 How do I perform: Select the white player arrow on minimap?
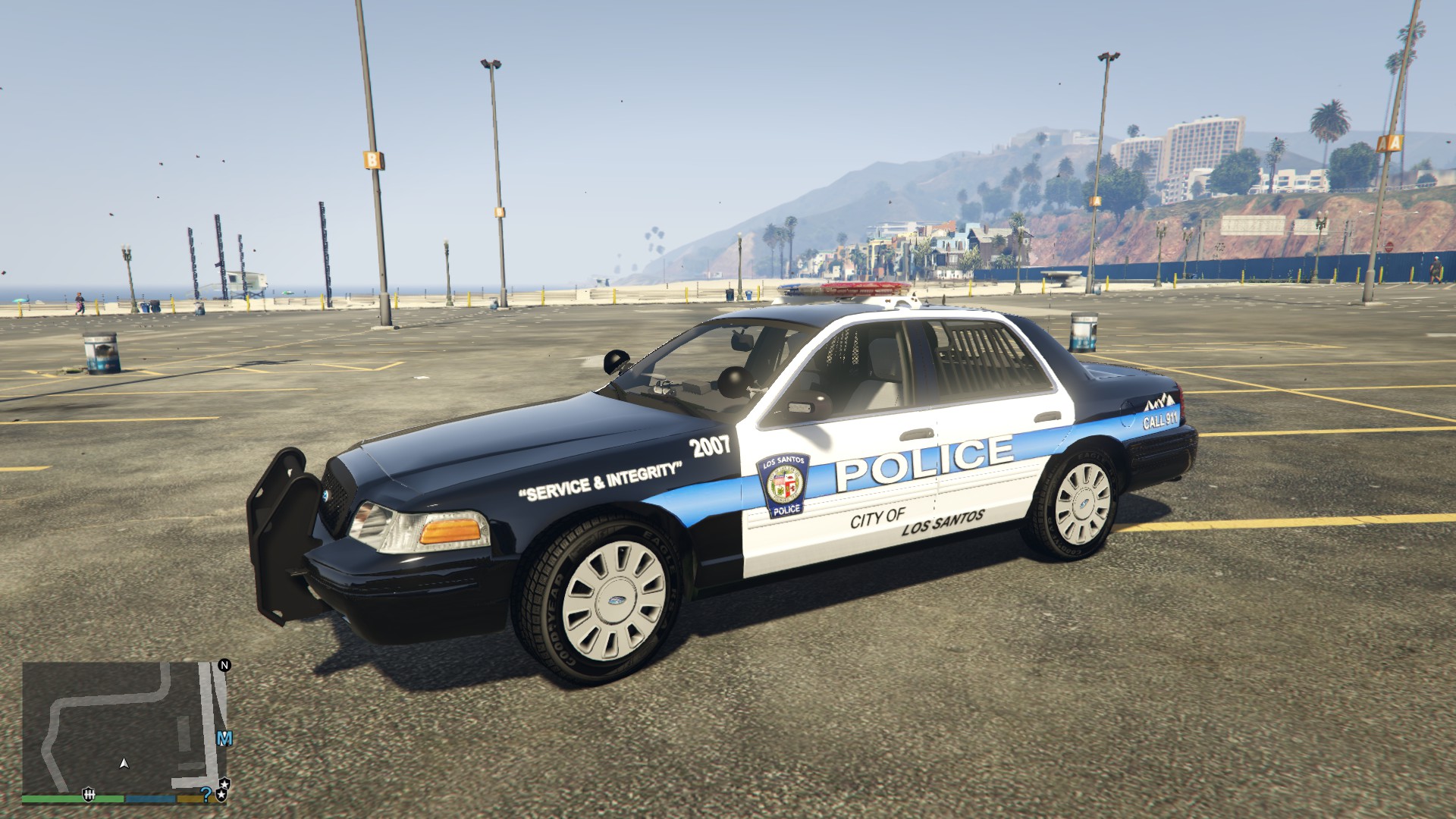pos(124,763)
